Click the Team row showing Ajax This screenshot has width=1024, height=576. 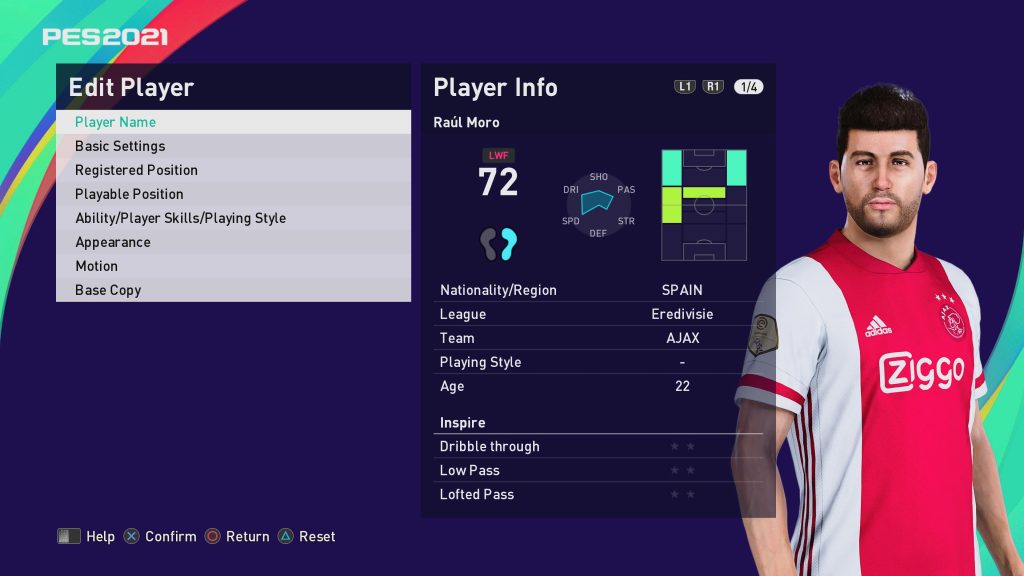[598, 338]
